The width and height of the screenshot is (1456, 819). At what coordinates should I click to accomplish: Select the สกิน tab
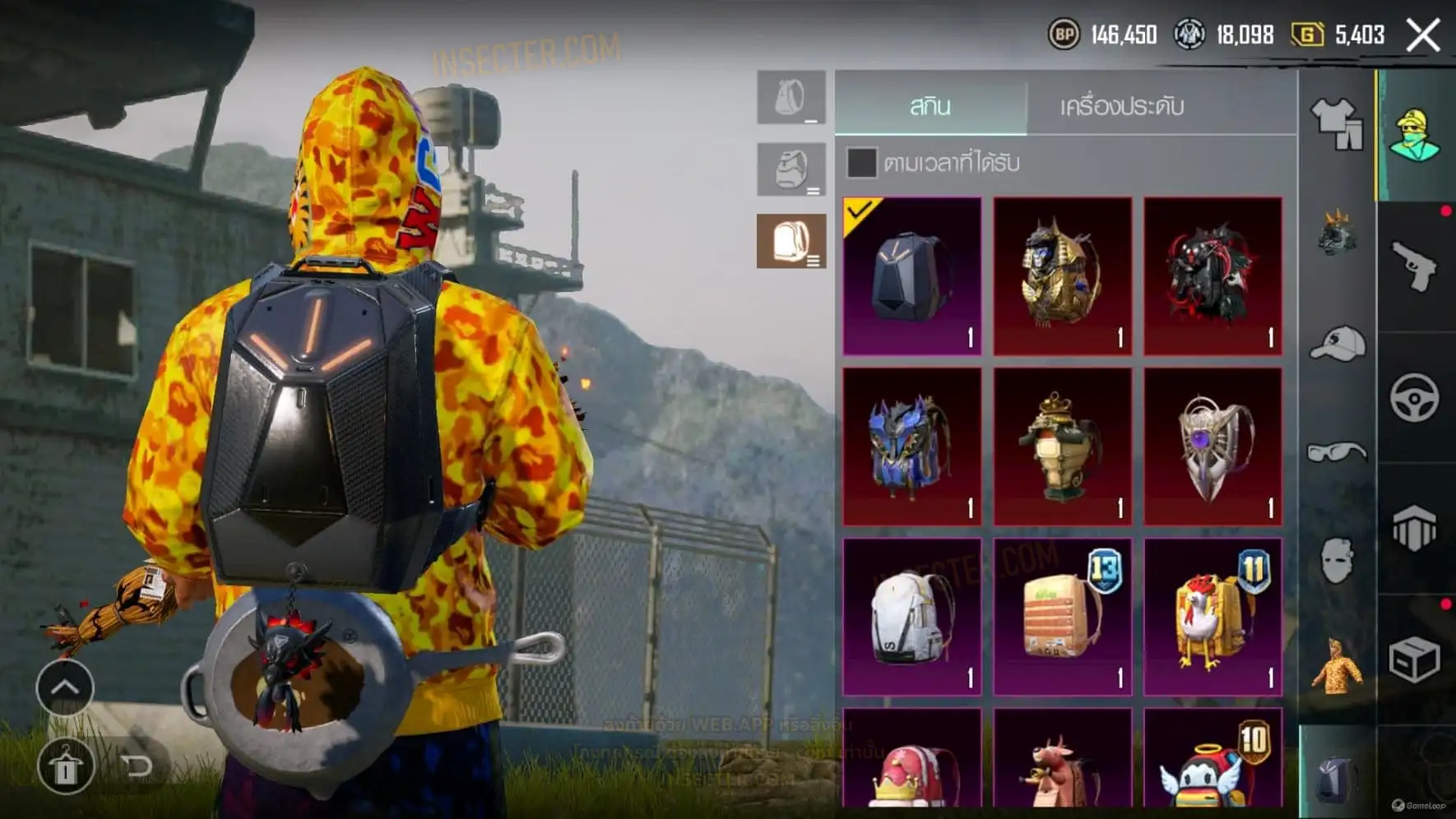[930, 106]
